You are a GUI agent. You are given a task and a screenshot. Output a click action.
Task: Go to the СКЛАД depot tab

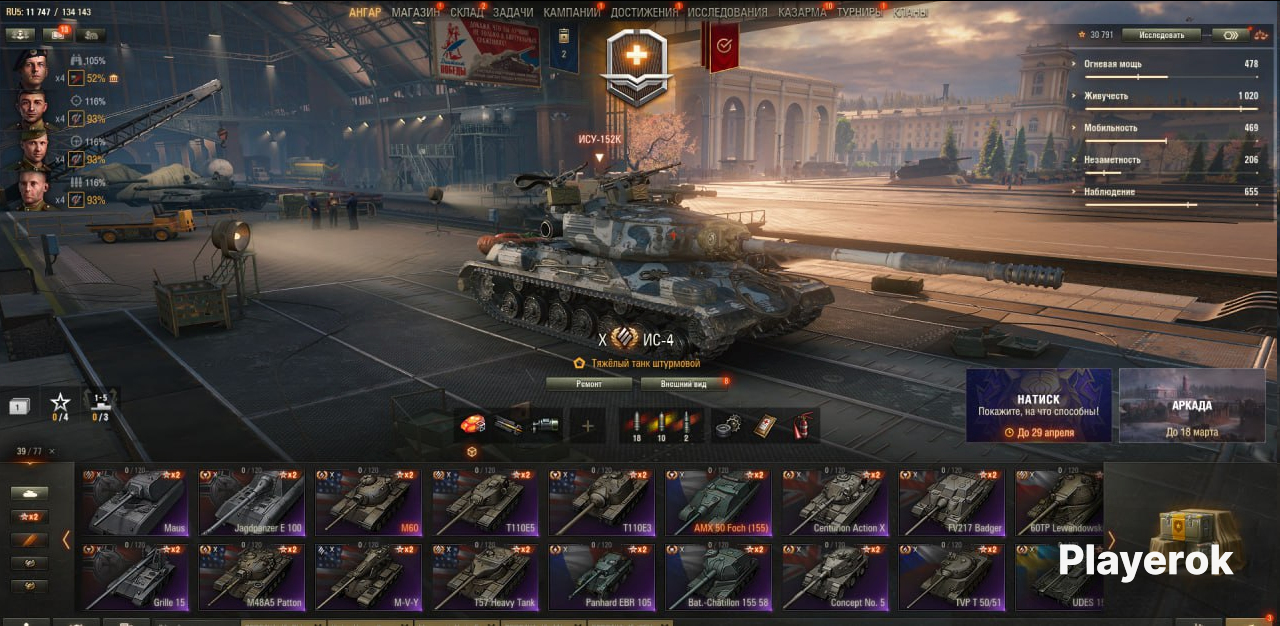coord(467,12)
